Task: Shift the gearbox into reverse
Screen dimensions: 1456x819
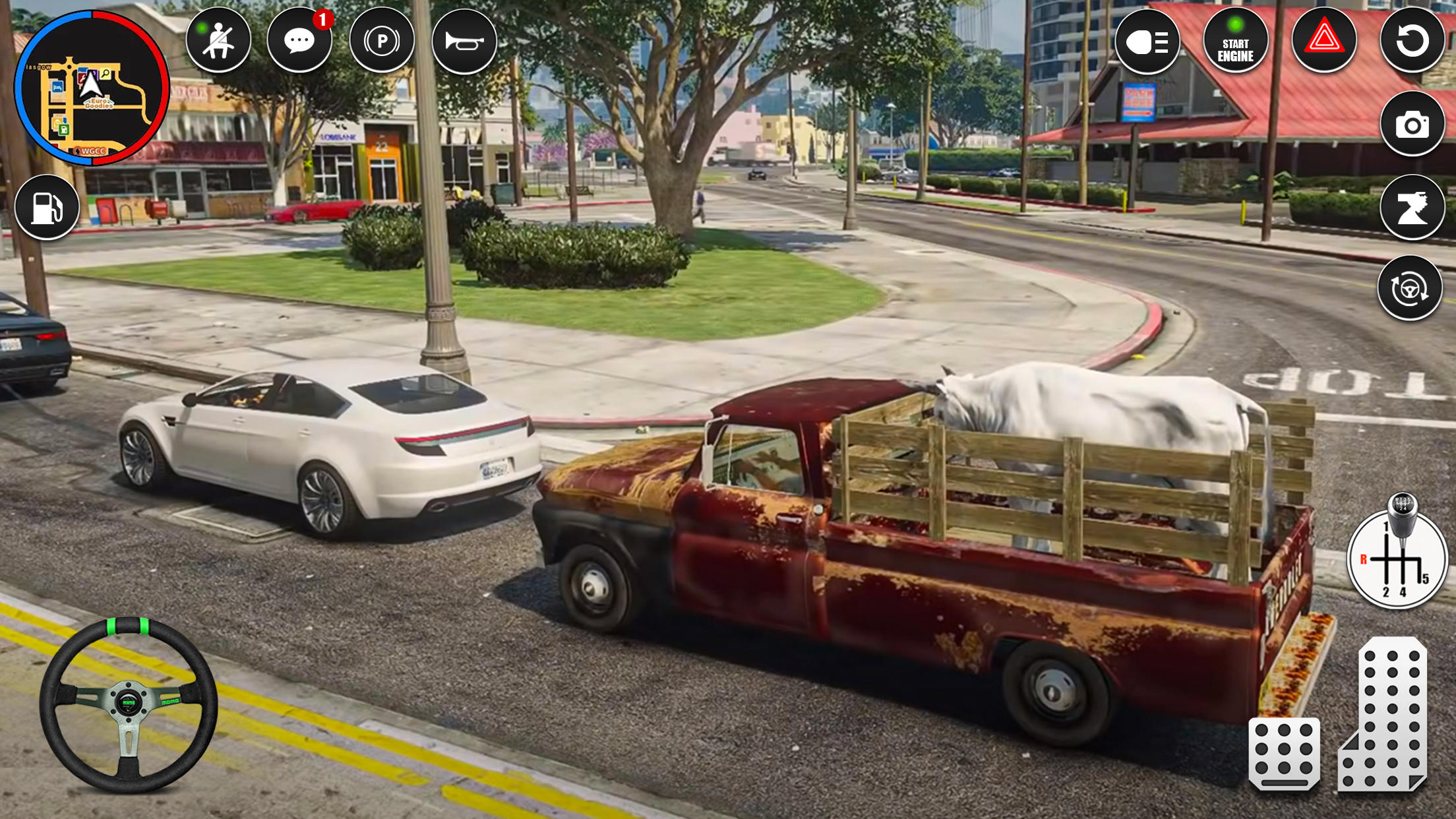Action: click(1364, 559)
